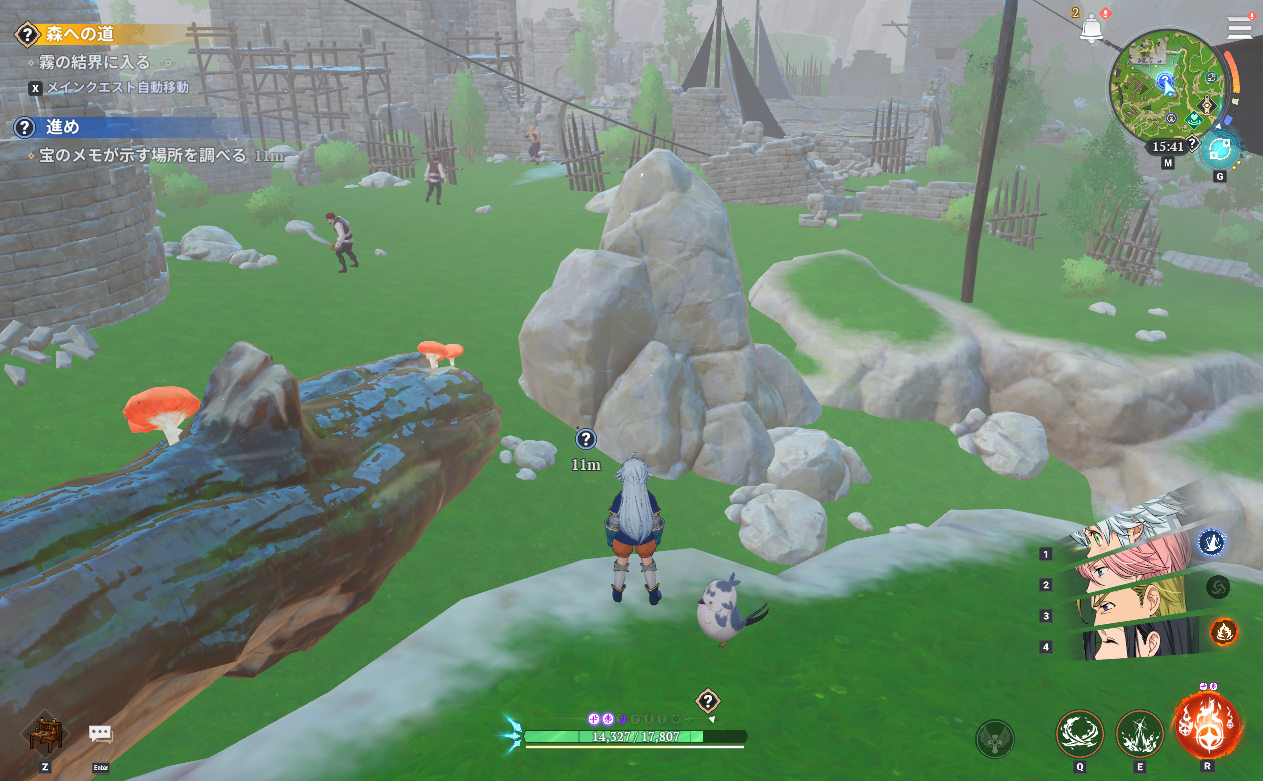The width and height of the screenshot is (1263, 781).
Task: Select the 進め side quest tracker
Action: pyautogui.click(x=62, y=127)
